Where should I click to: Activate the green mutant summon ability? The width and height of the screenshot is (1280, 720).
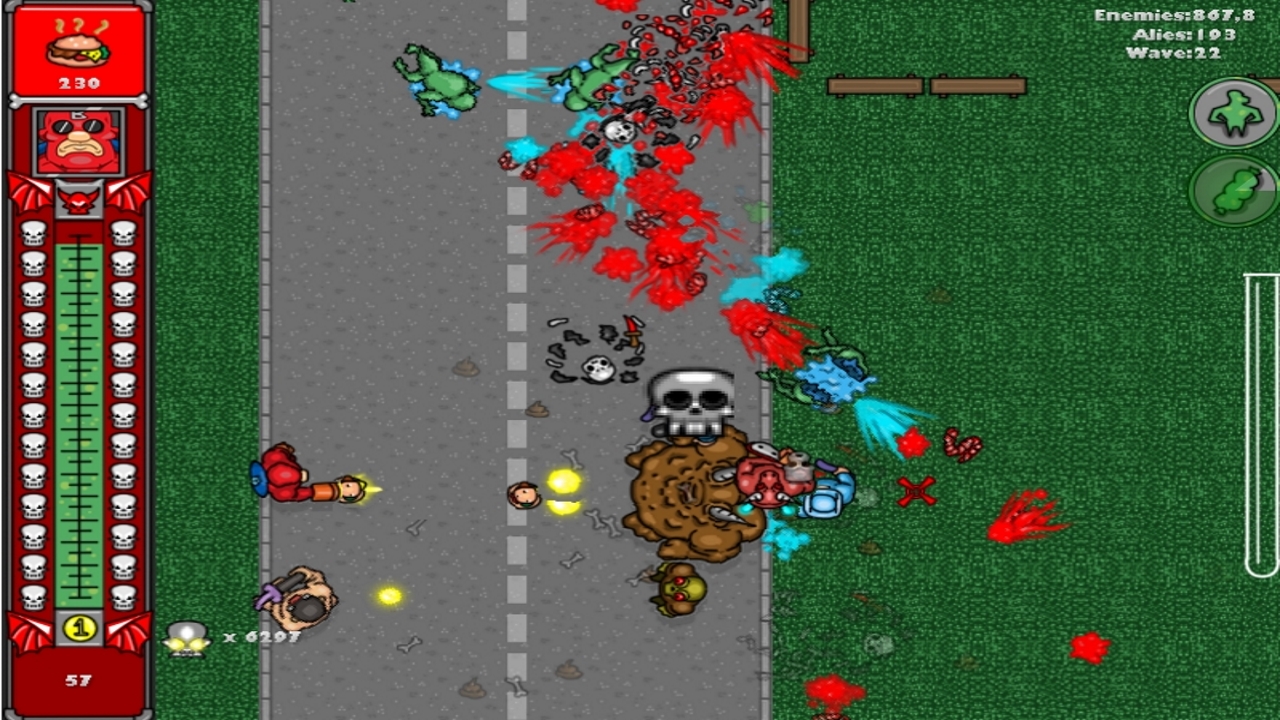click(1235, 112)
